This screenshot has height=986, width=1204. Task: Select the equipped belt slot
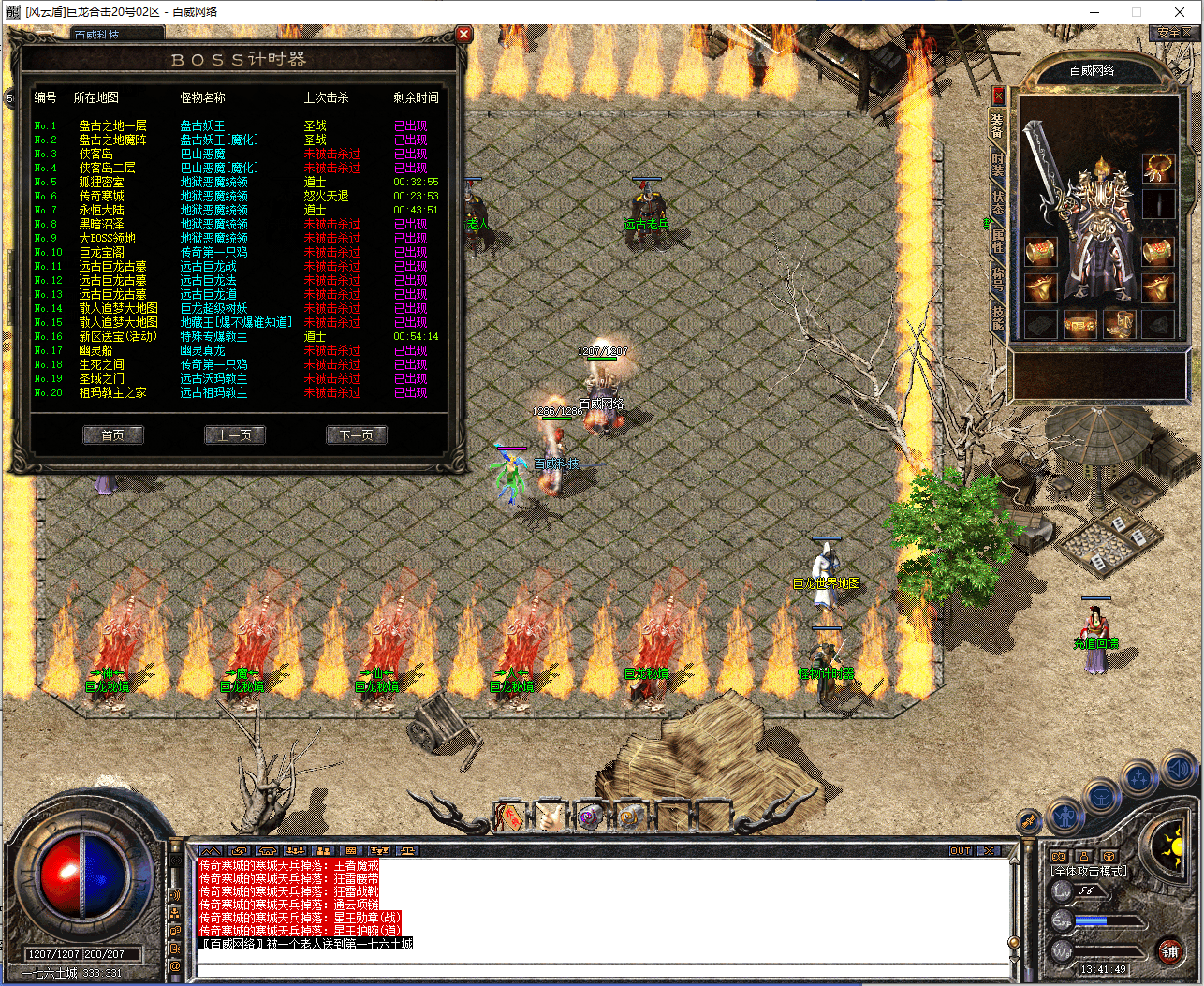click(x=1079, y=324)
